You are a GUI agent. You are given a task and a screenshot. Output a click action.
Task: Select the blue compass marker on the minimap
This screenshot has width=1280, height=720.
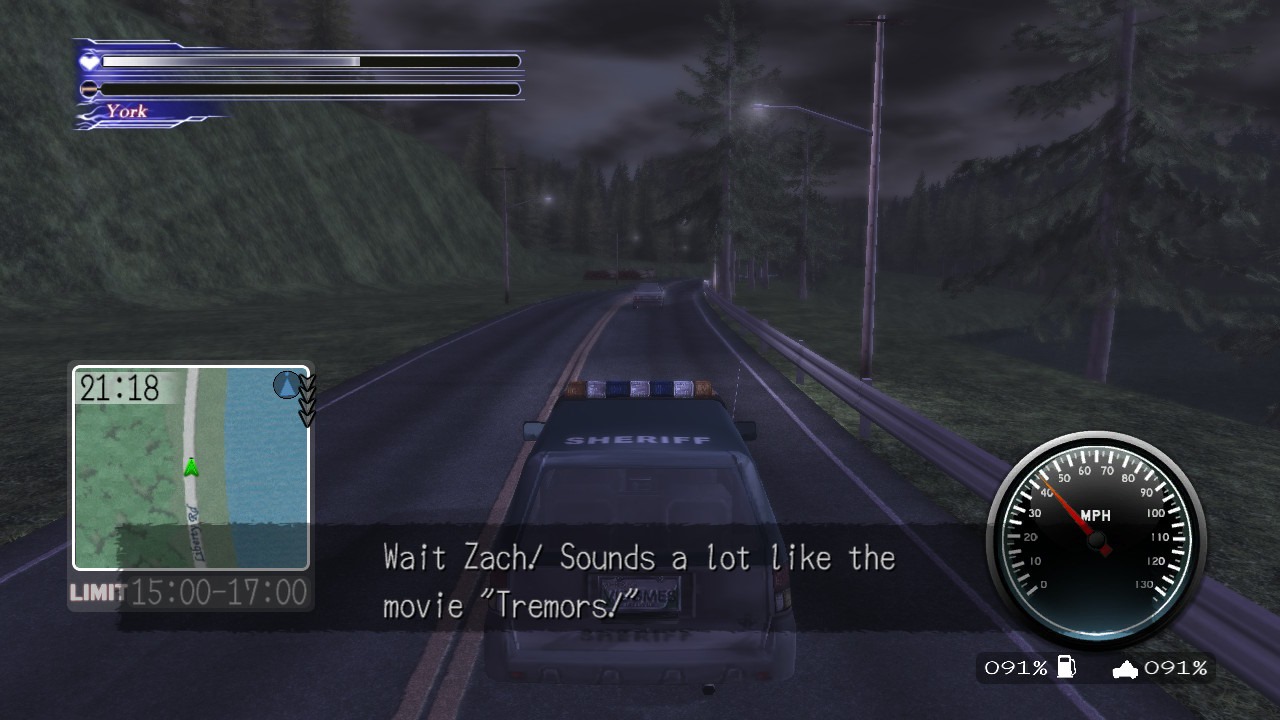pyautogui.click(x=288, y=384)
